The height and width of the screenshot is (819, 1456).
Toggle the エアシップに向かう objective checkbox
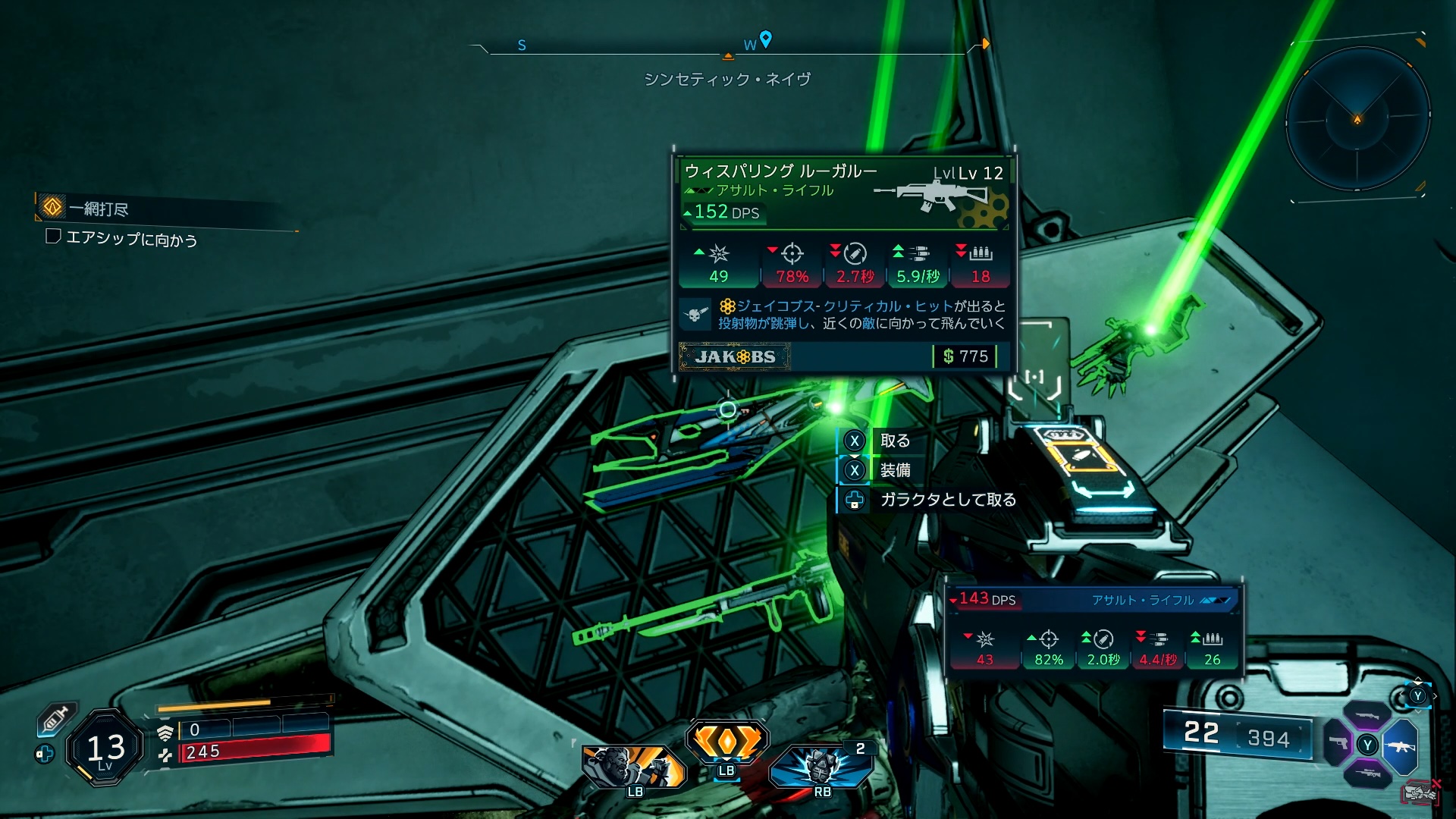pos(53,237)
